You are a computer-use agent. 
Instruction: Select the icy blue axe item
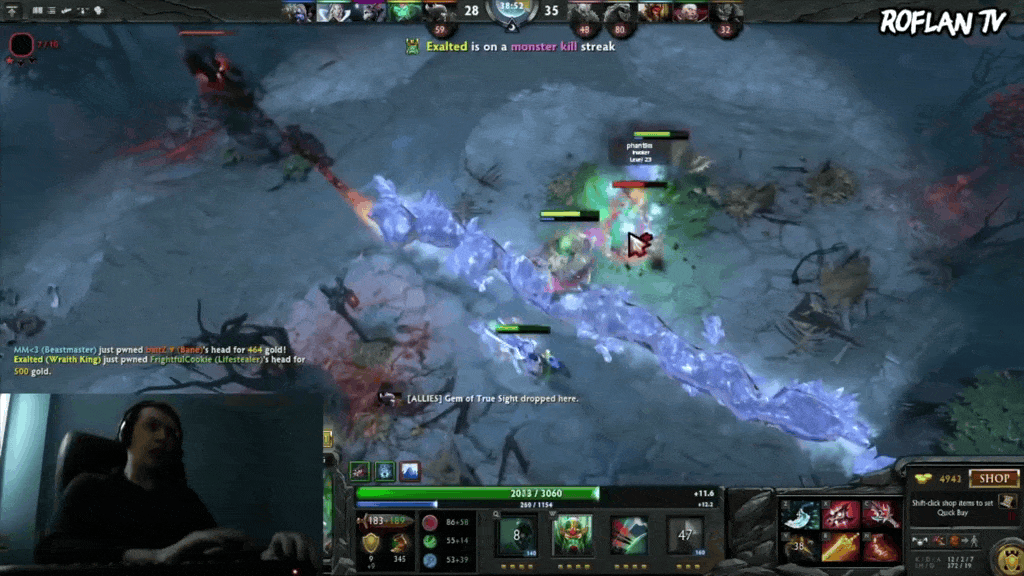click(x=800, y=515)
